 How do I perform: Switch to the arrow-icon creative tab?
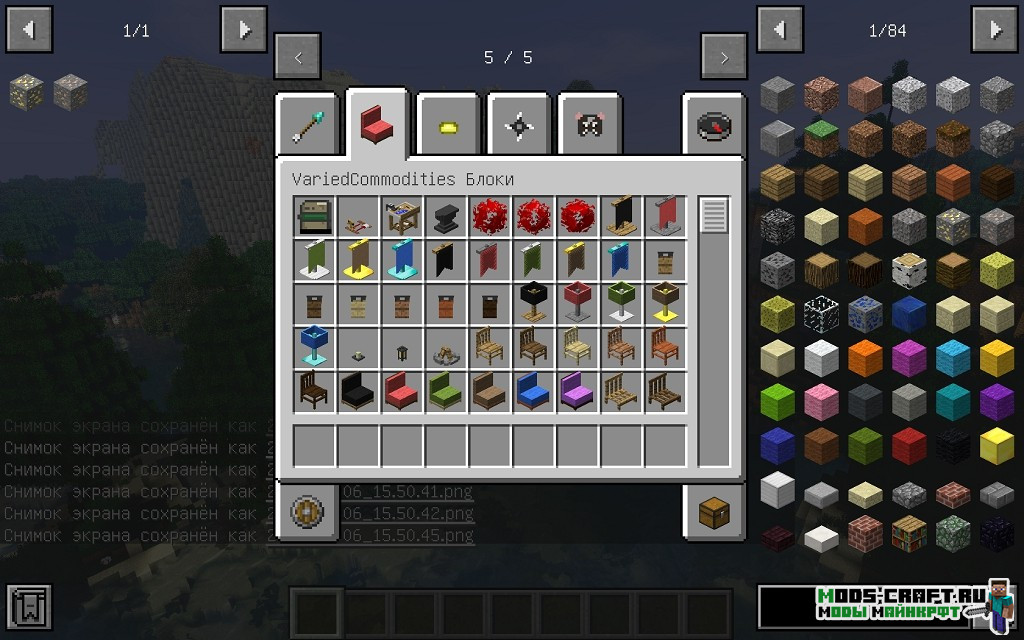click(x=310, y=125)
